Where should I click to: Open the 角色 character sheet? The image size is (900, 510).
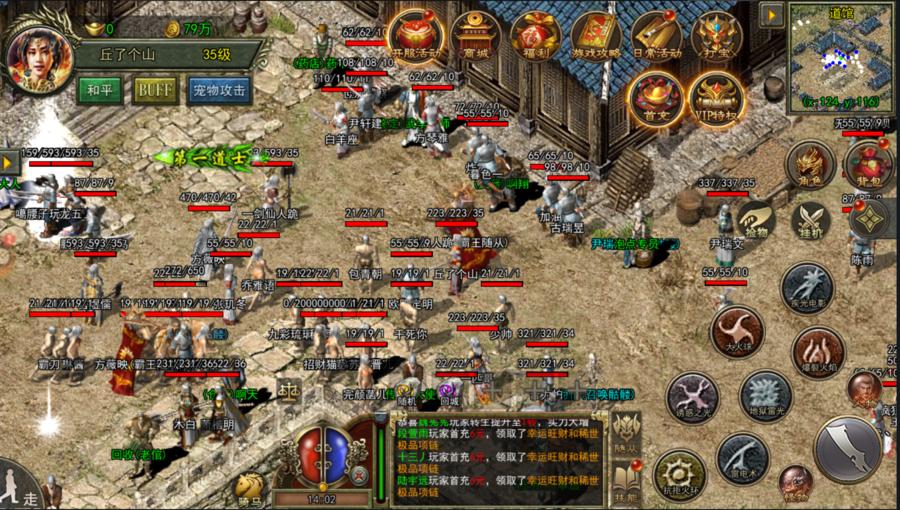coord(810,165)
